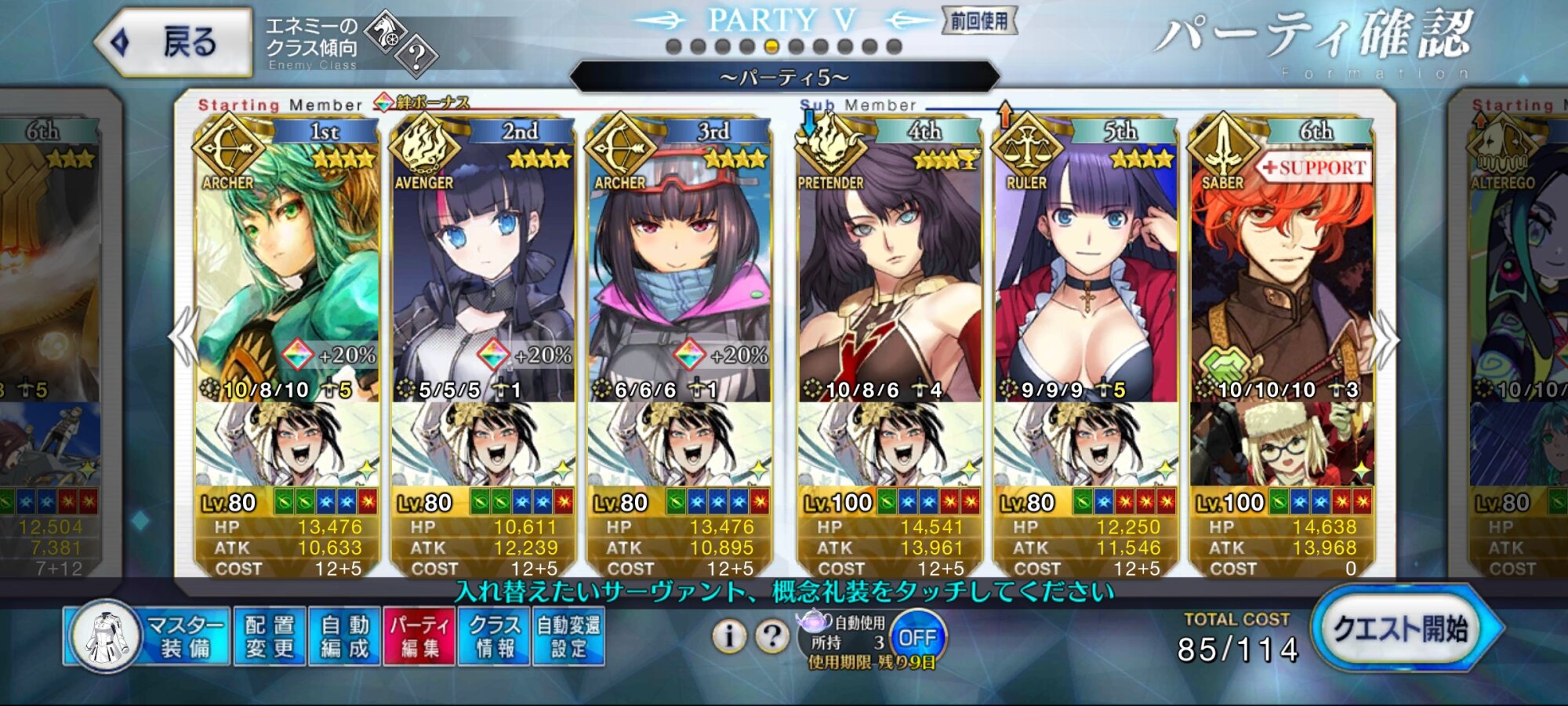Screen dimensions: 1568x706
Task: Select the 2nd slot Avenger servant
Action: (483, 267)
